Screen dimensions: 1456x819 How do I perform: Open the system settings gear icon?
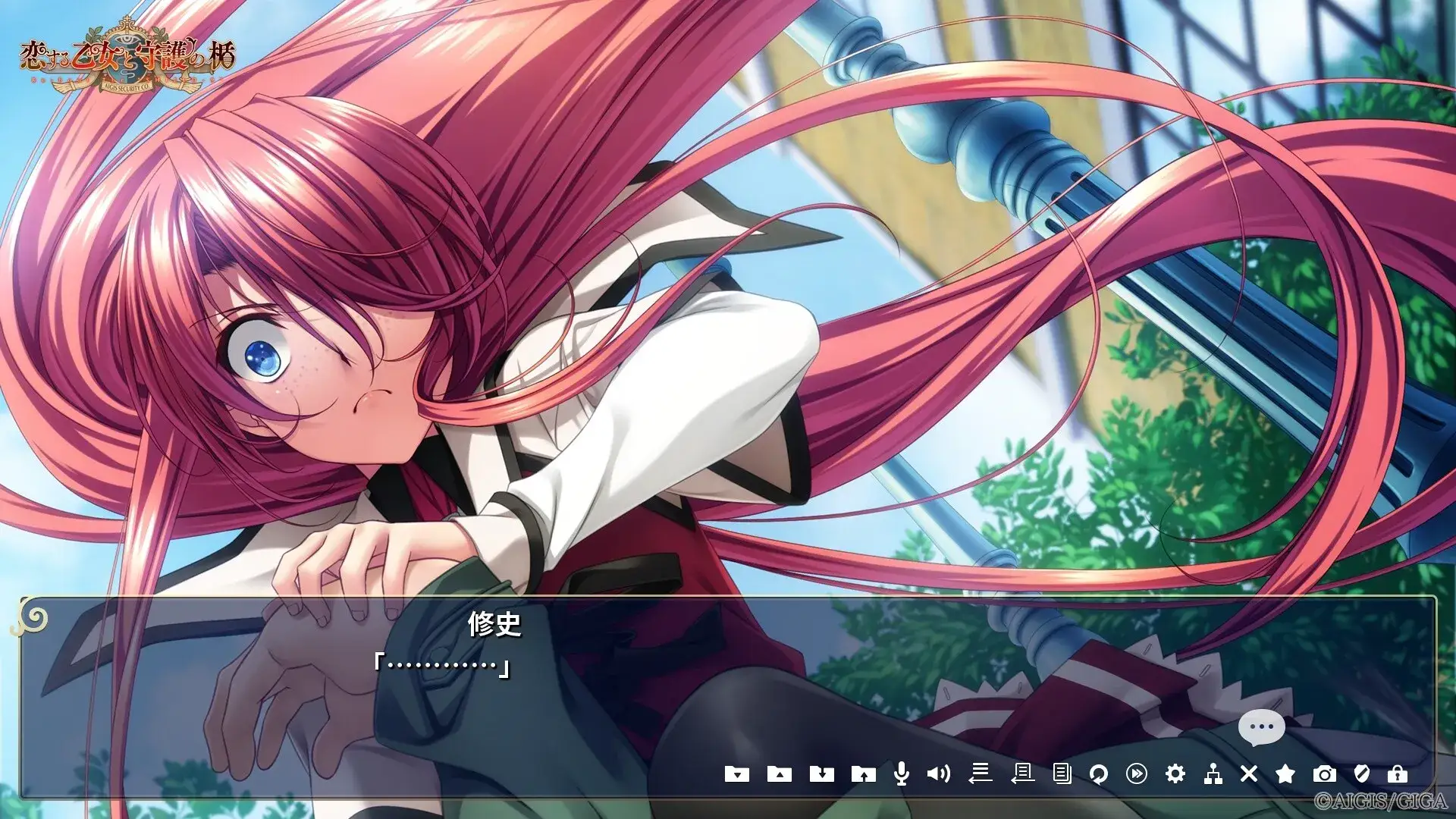pyautogui.click(x=1175, y=773)
